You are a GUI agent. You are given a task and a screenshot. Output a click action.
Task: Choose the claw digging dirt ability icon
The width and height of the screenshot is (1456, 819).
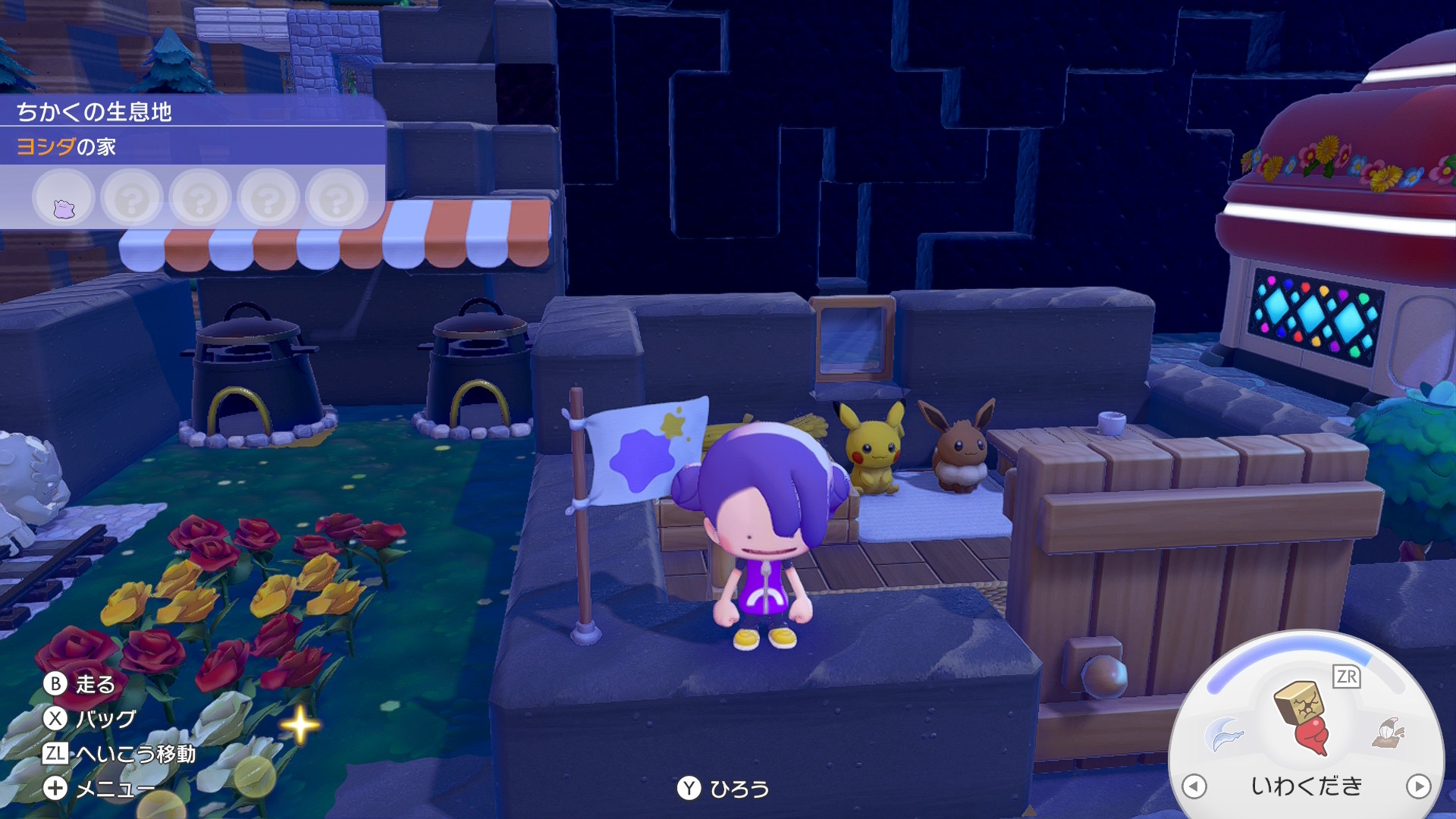pyautogui.click(x=1388, y=733)
